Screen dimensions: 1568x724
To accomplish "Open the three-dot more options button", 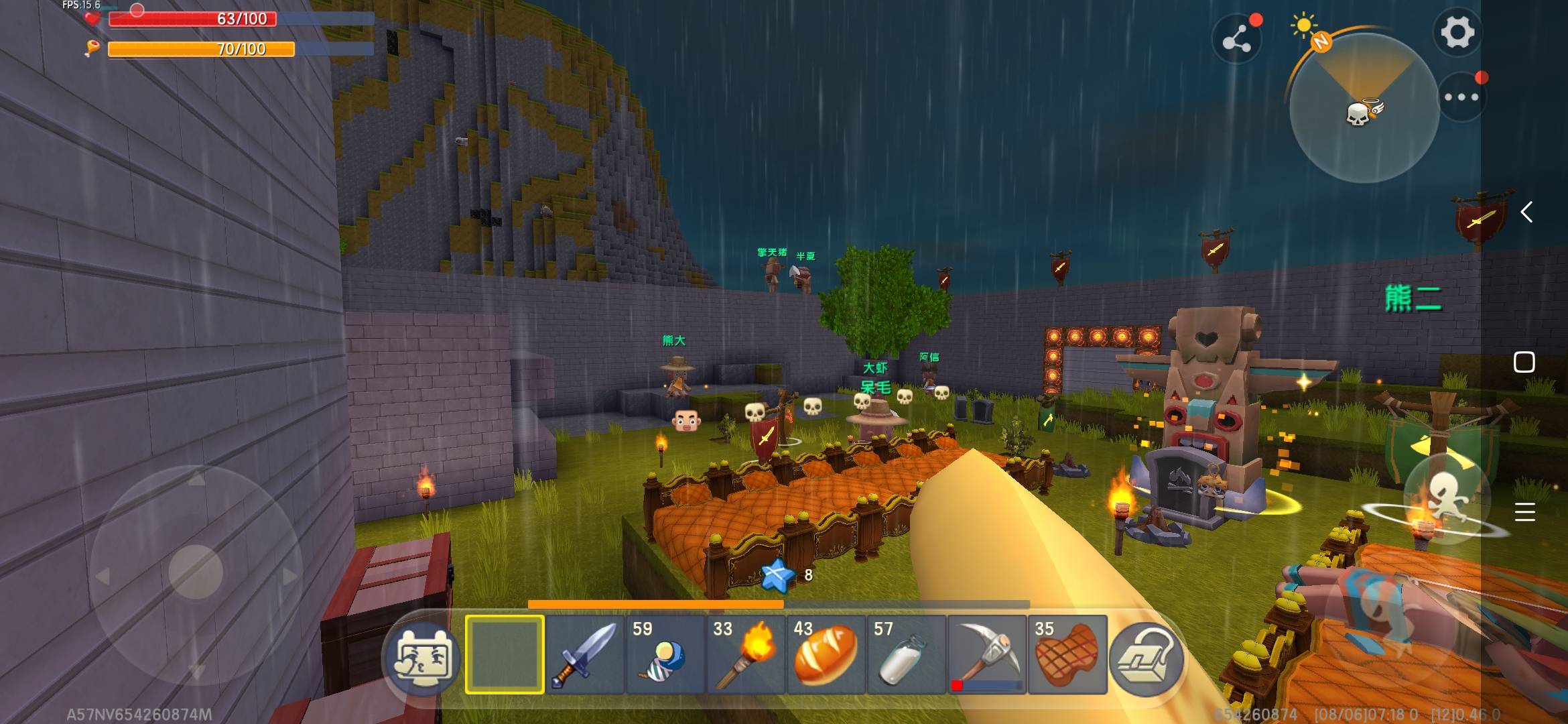I will click(1461, 97).
